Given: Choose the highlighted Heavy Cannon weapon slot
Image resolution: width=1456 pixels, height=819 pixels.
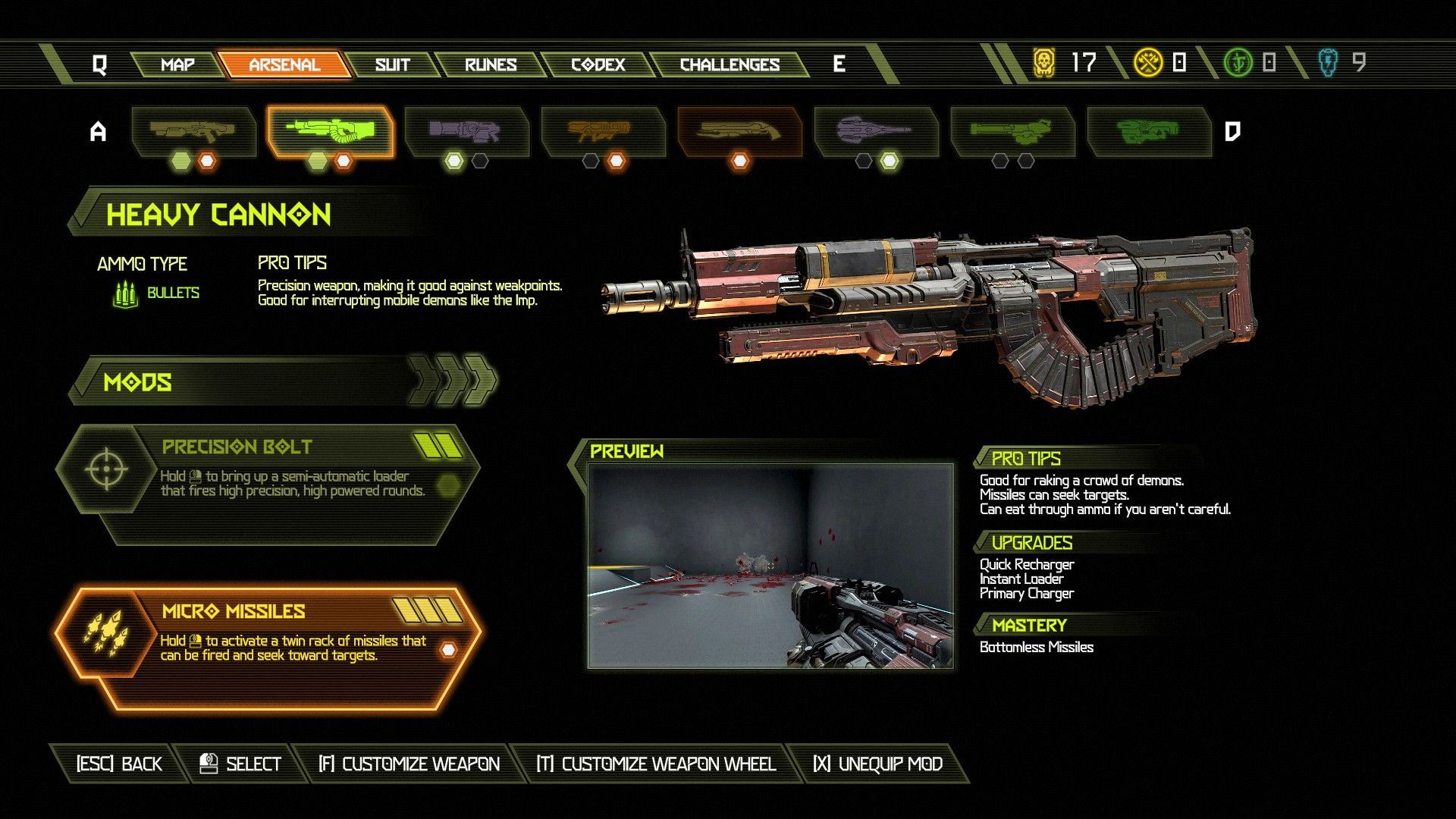Looking at the screenshot, I should pos(330,131).
